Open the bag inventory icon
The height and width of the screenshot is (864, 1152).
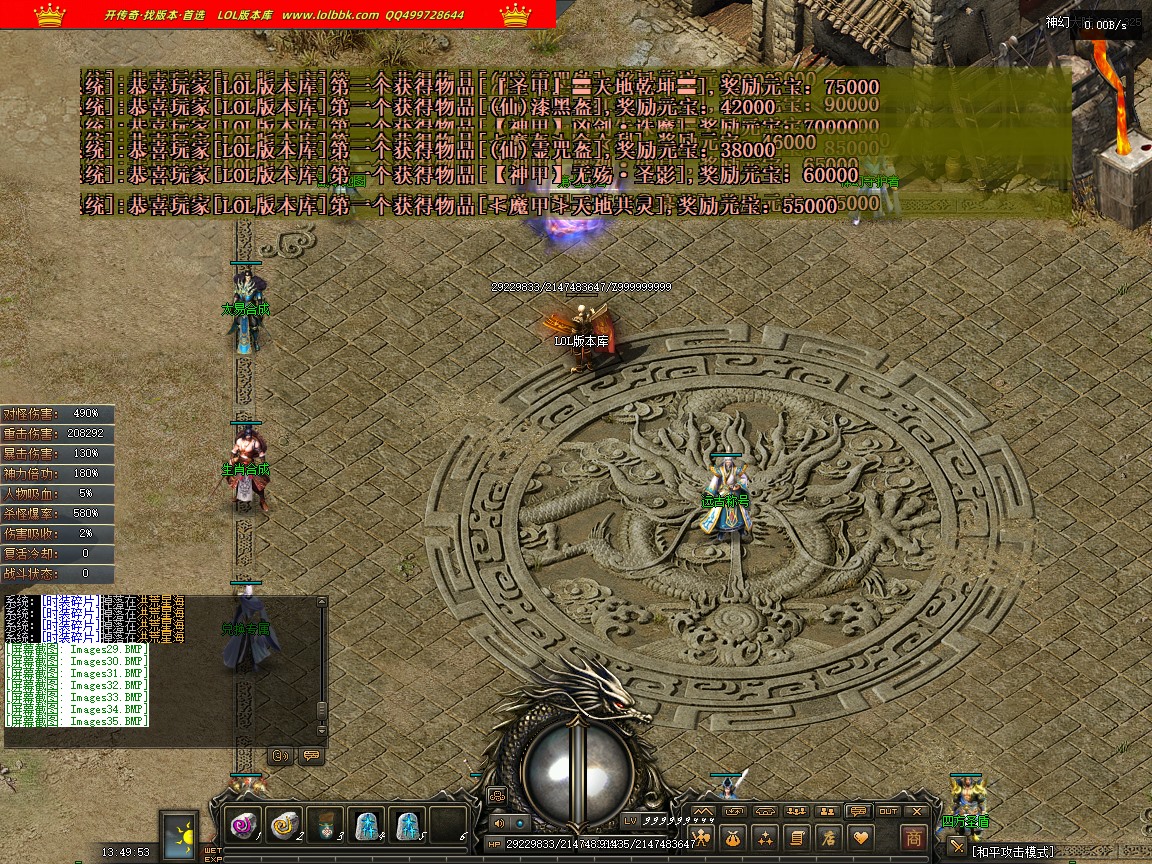coord(734,838)
